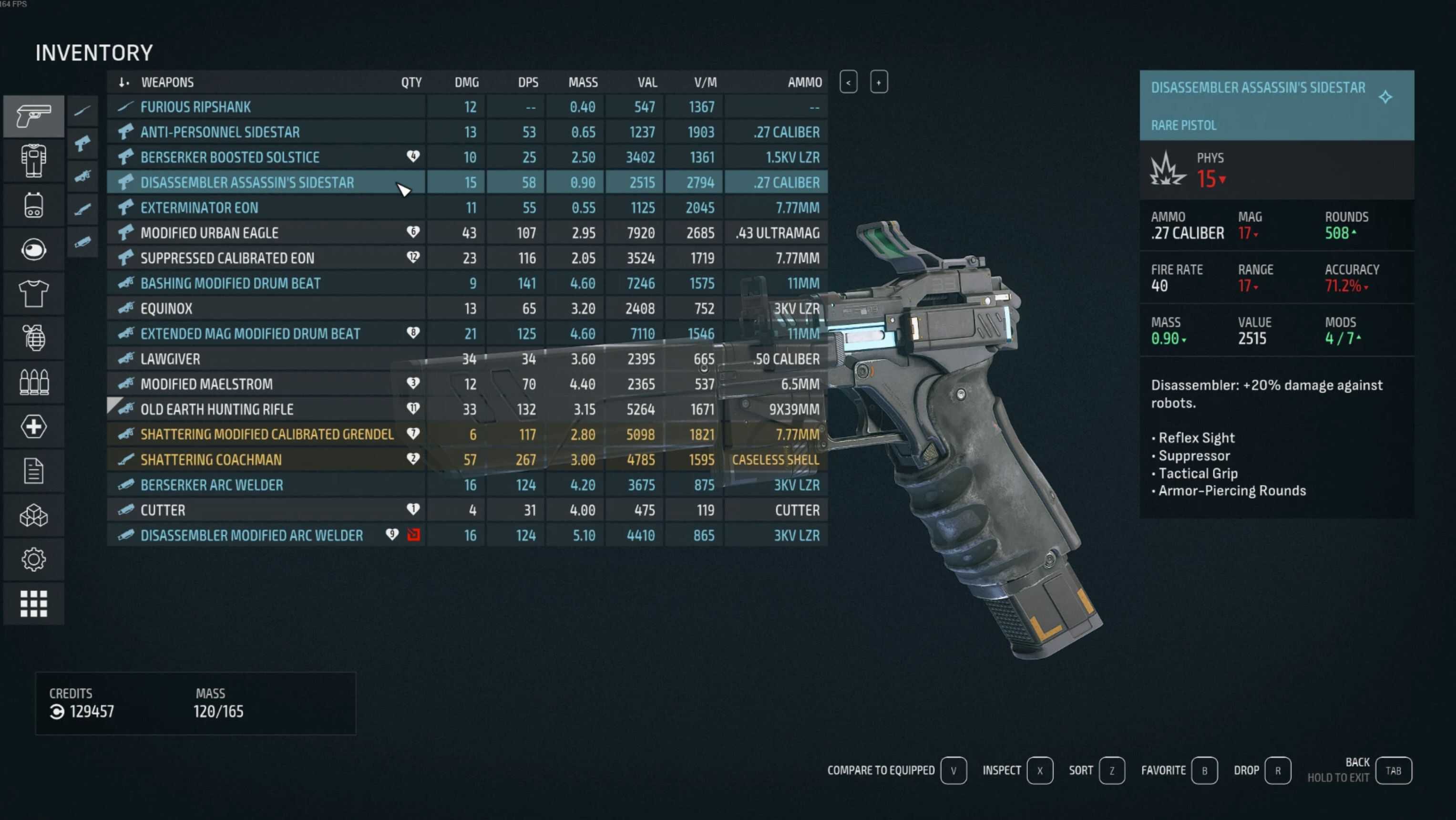Select the Cutter row
The width and height of the screenshot is (1456, 820).
coord(163,510)
